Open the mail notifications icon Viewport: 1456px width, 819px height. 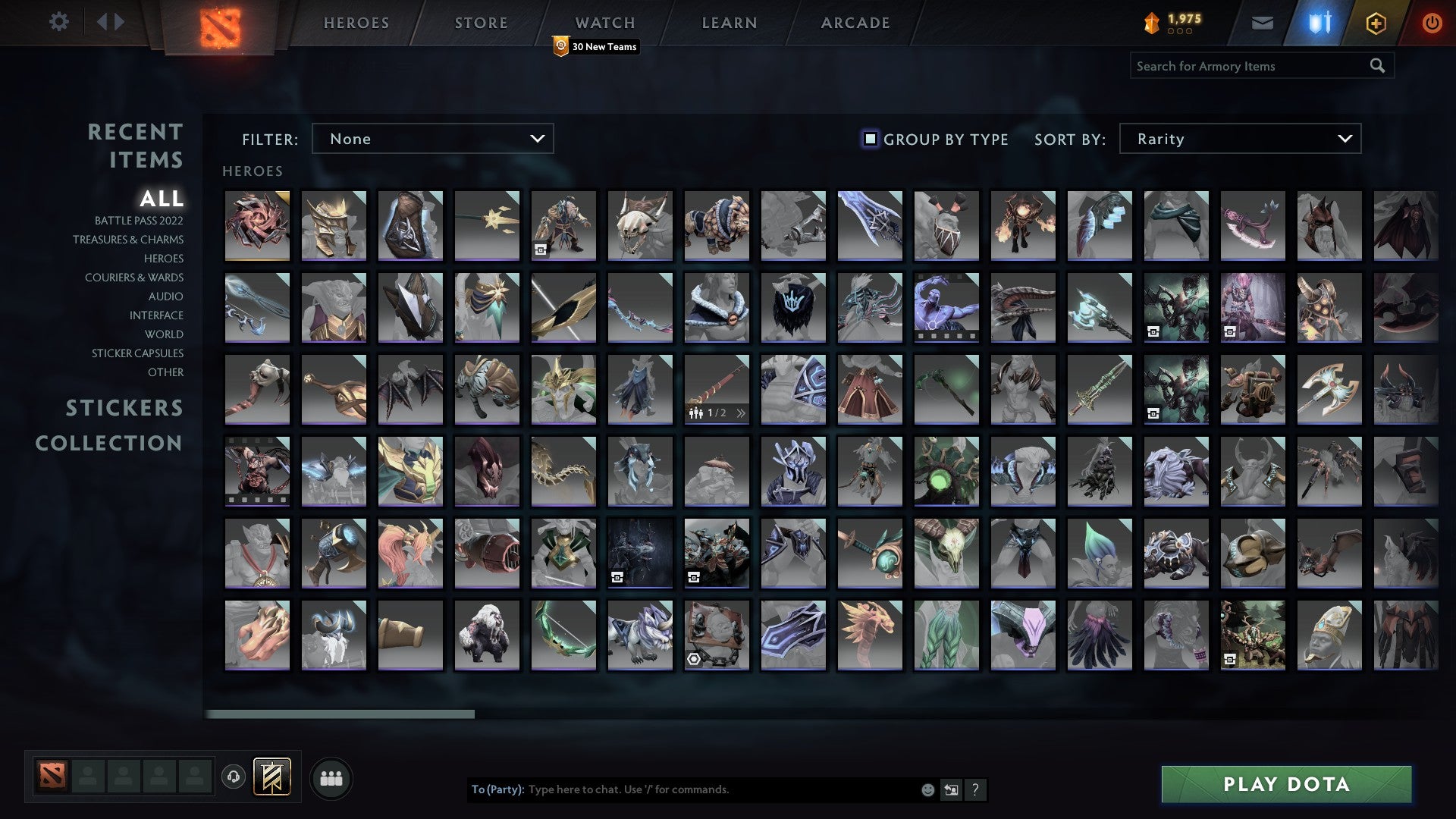(1262, 23)
